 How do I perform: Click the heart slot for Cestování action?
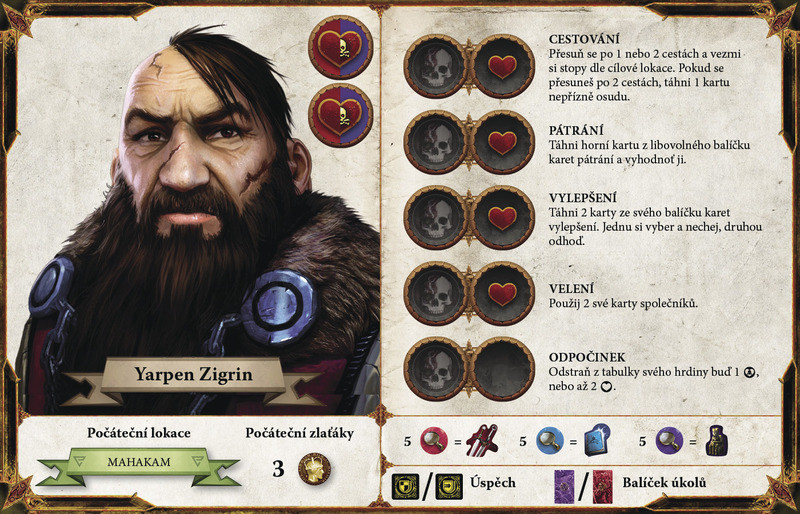pos(502,66)
